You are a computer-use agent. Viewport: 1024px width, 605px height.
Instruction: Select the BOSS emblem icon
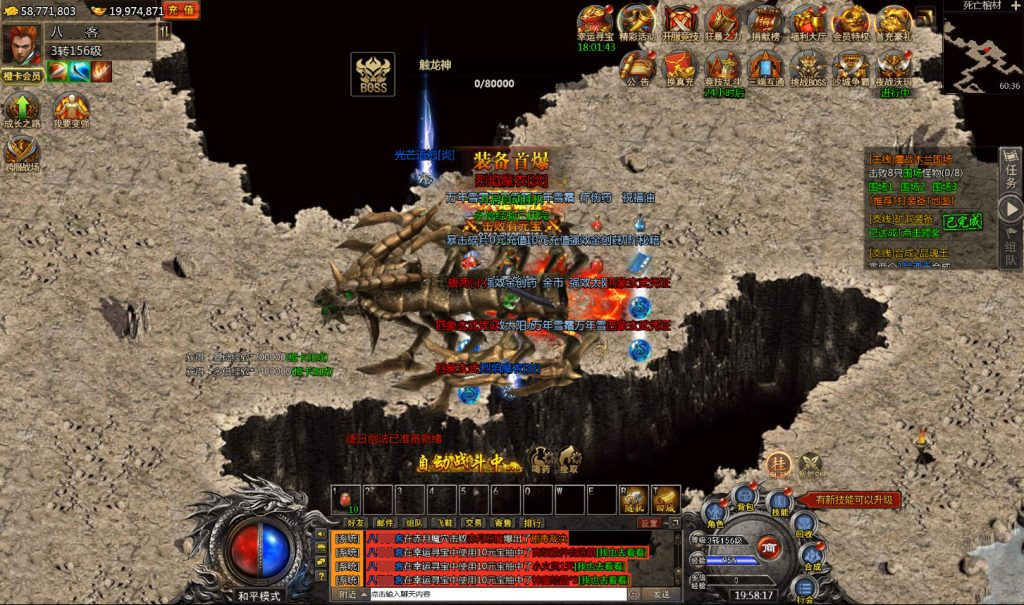[372, 75]
